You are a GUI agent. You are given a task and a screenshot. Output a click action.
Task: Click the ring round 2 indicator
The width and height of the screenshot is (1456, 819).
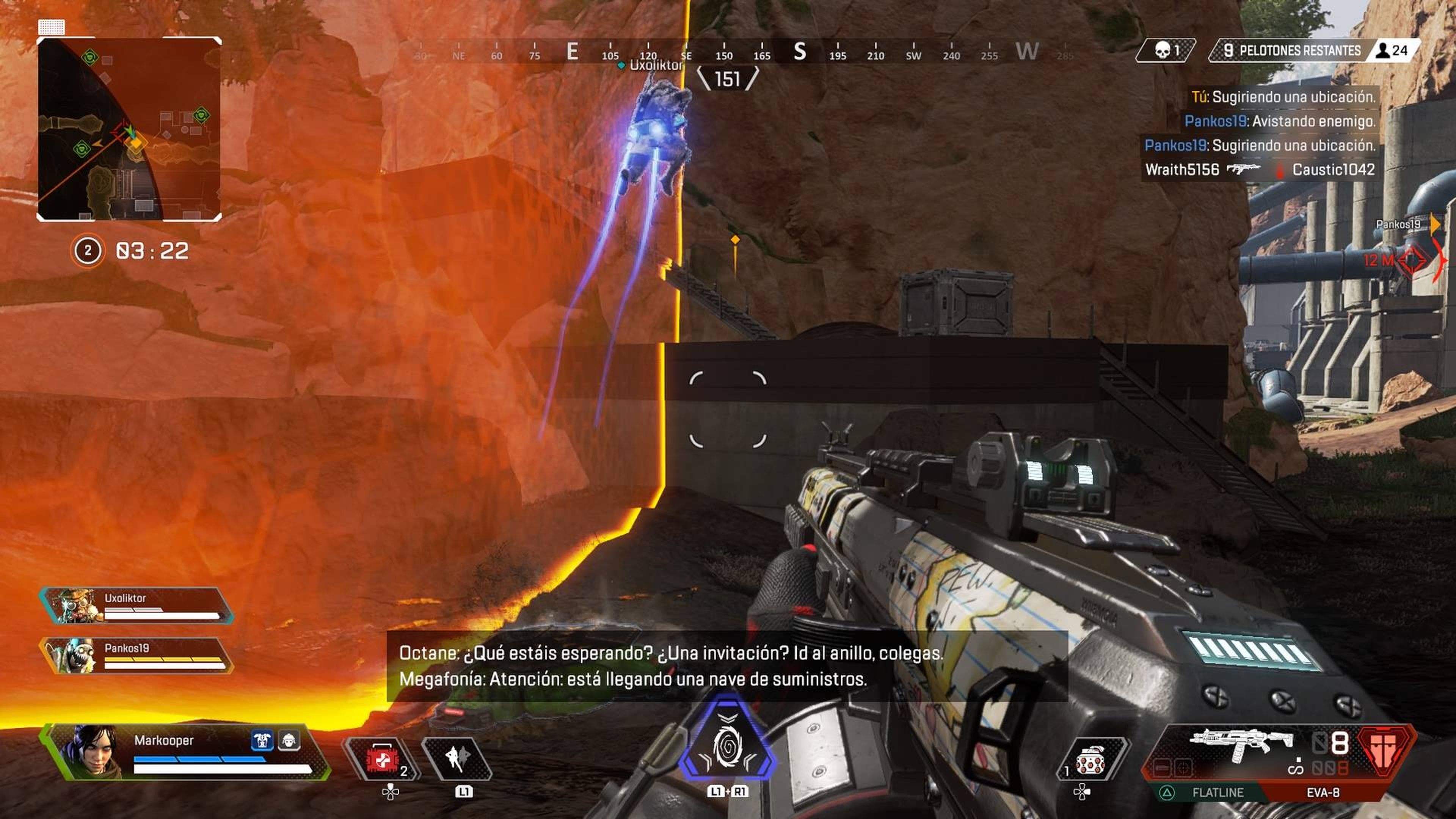(x=88, y=250)
